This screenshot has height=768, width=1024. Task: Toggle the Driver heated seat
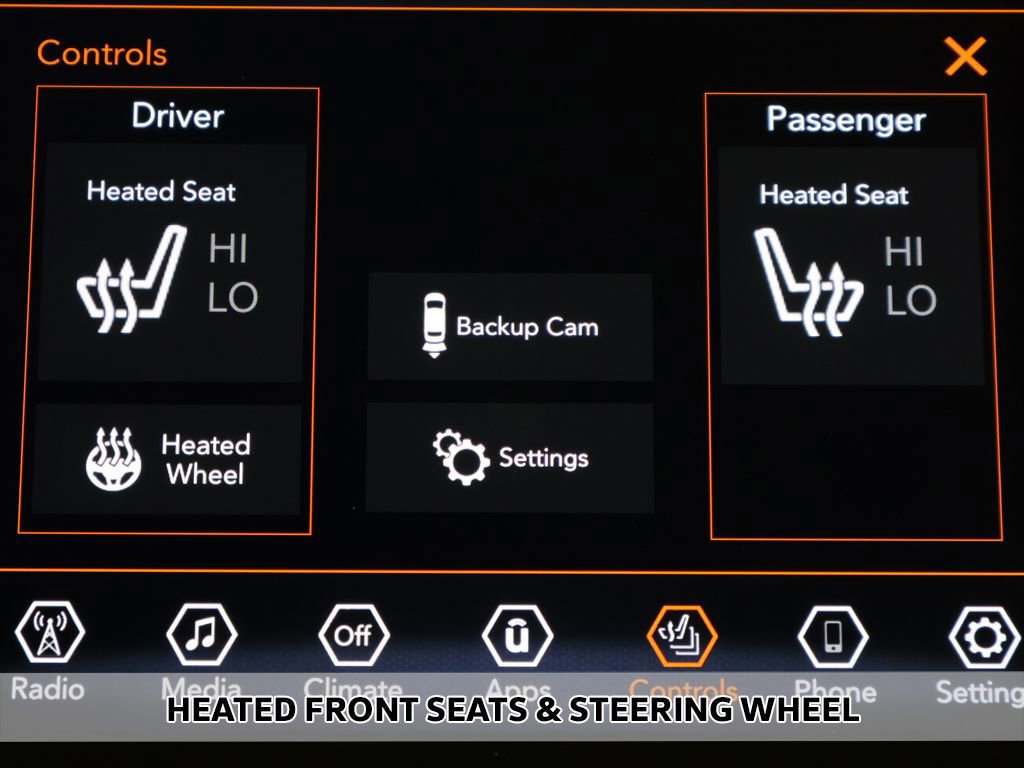170,262
